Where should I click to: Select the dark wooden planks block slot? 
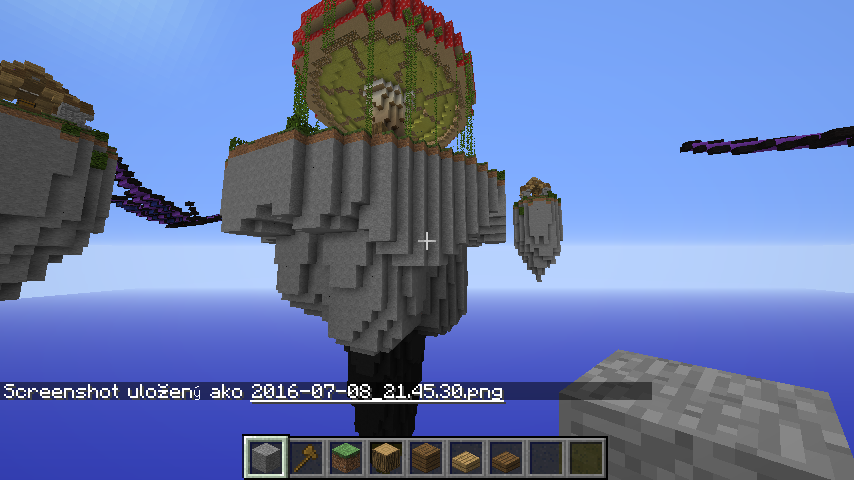pyautogui.click(x=426, y=458)
